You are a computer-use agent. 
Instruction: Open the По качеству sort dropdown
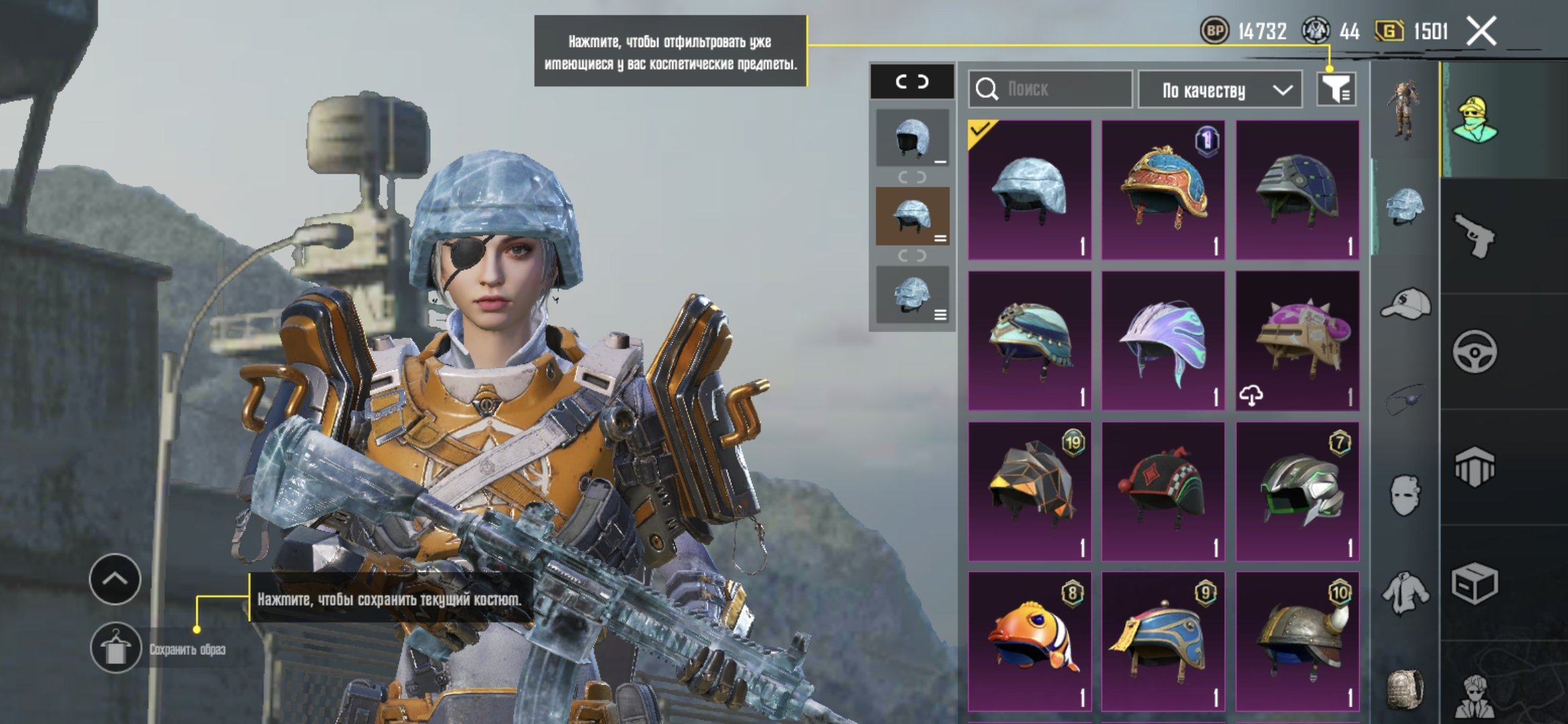tap(1220, 90)
